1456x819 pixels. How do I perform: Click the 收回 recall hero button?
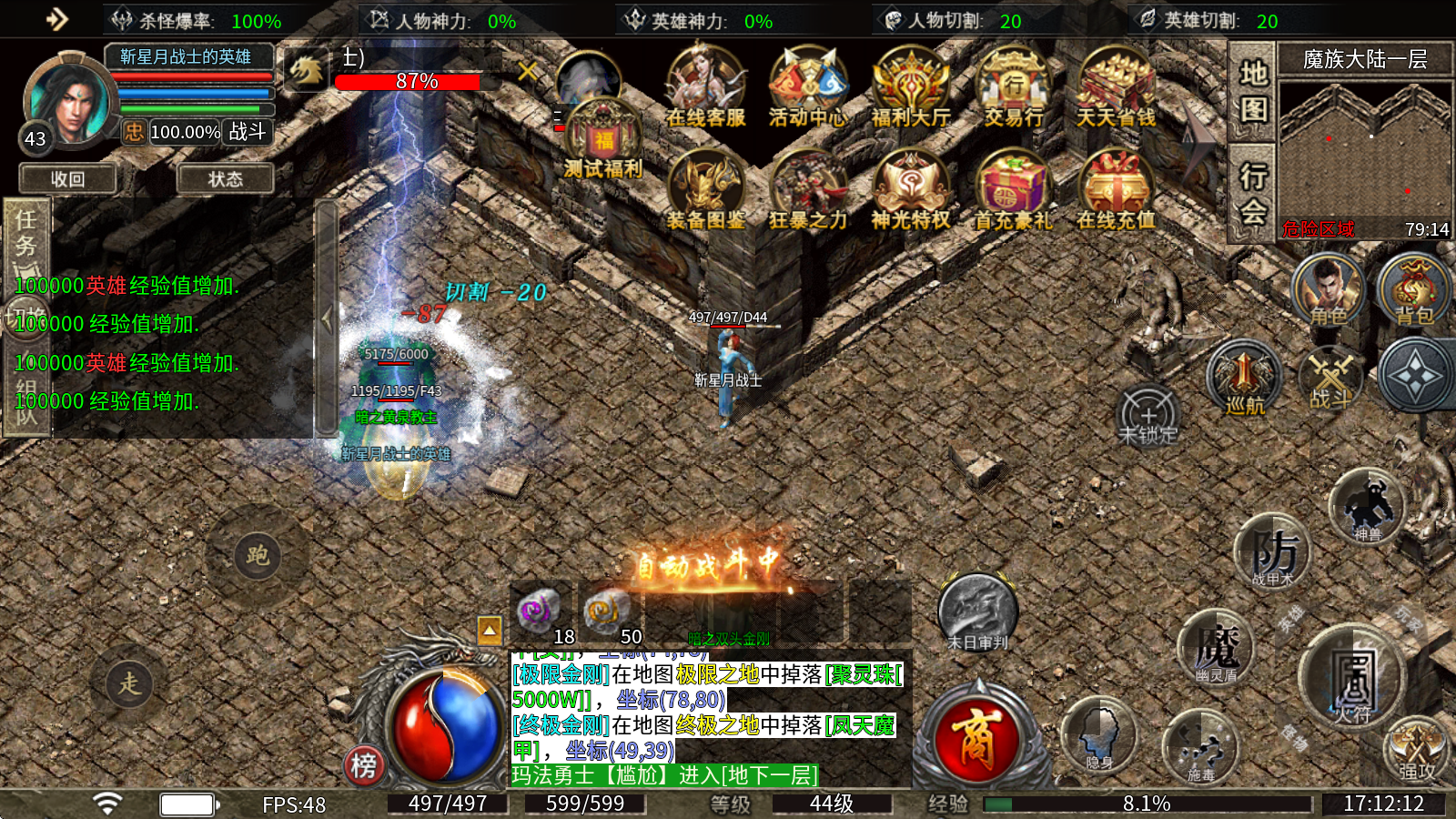point(68,179)
